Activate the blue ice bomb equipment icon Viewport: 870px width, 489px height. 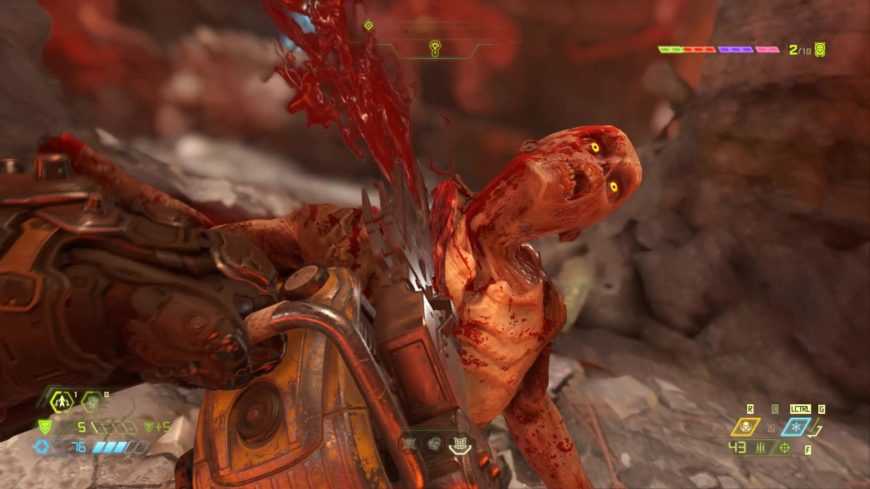797,427
